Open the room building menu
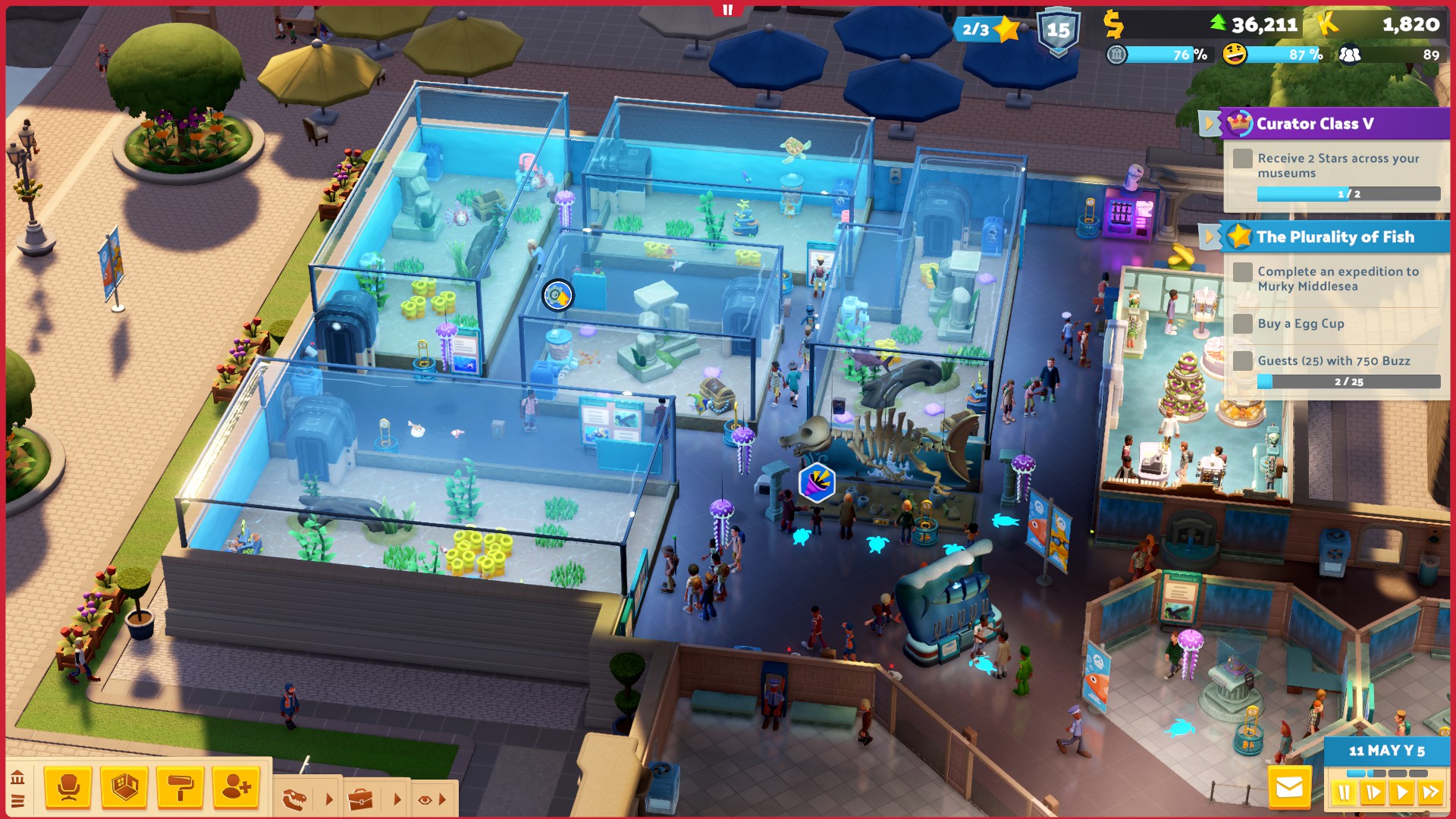The height and width of the screenshot is (819, 1456). coord(124,787)
